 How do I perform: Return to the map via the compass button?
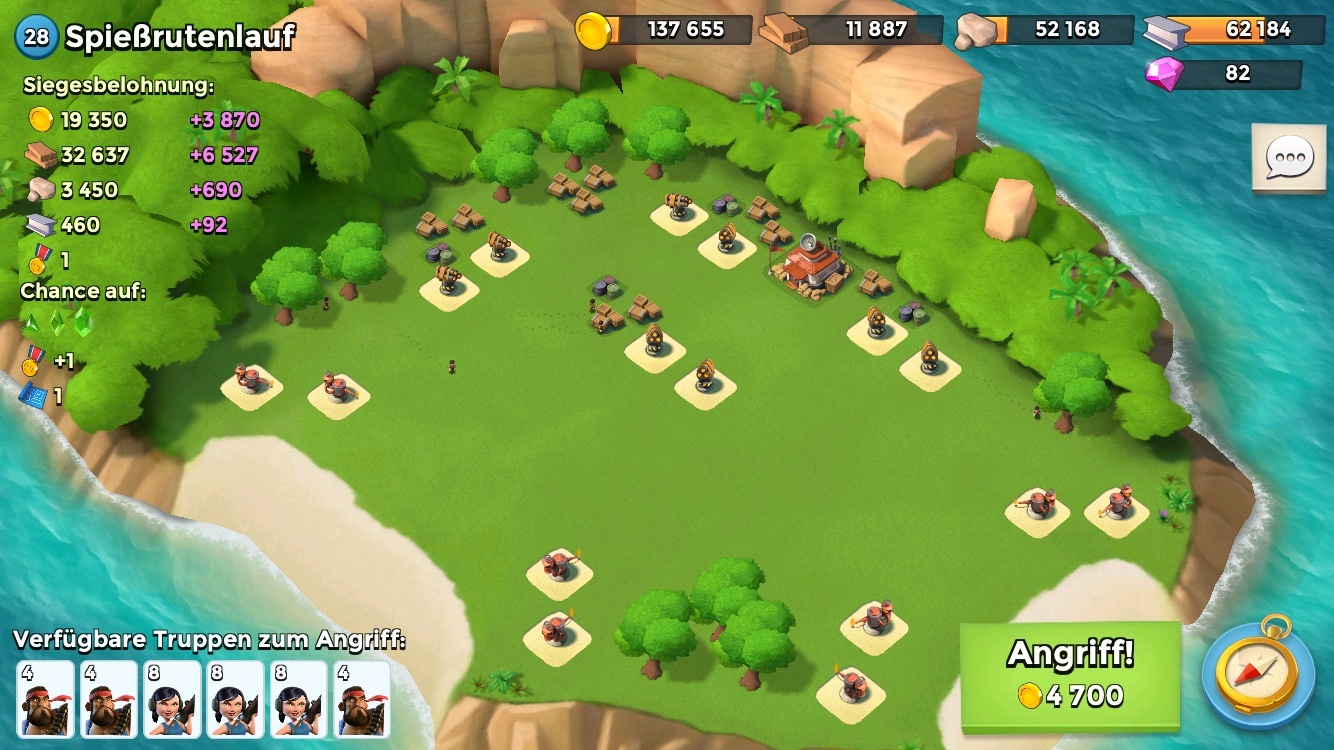tap(1258, 672)
